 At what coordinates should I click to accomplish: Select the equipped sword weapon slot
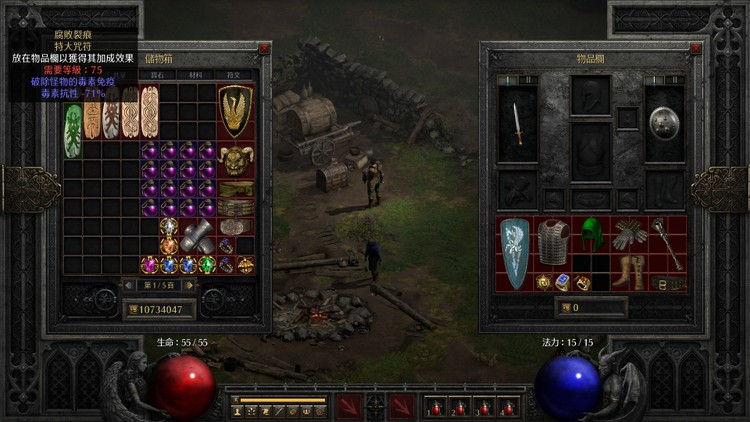(x=518, y=121)
